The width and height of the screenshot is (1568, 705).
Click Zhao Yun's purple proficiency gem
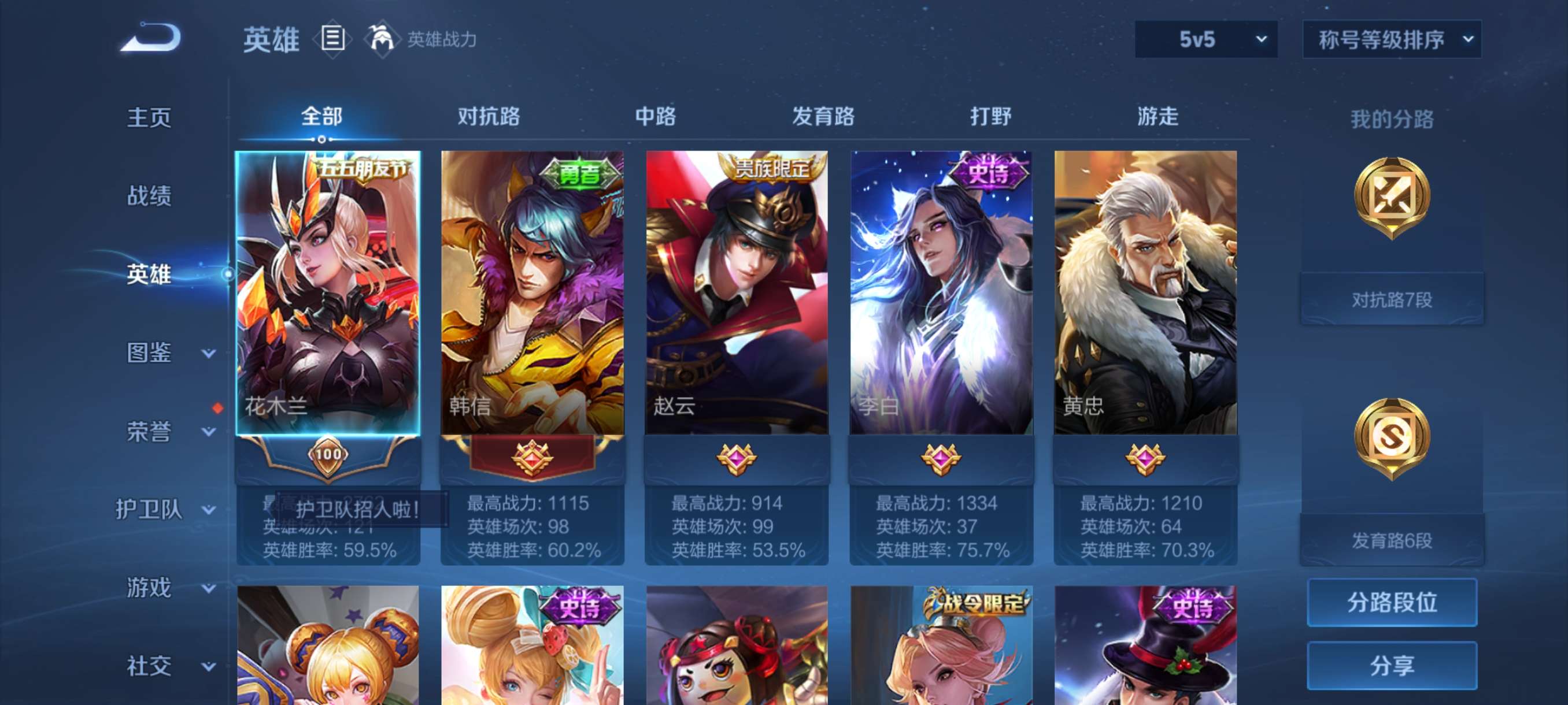tap(737, 461)
